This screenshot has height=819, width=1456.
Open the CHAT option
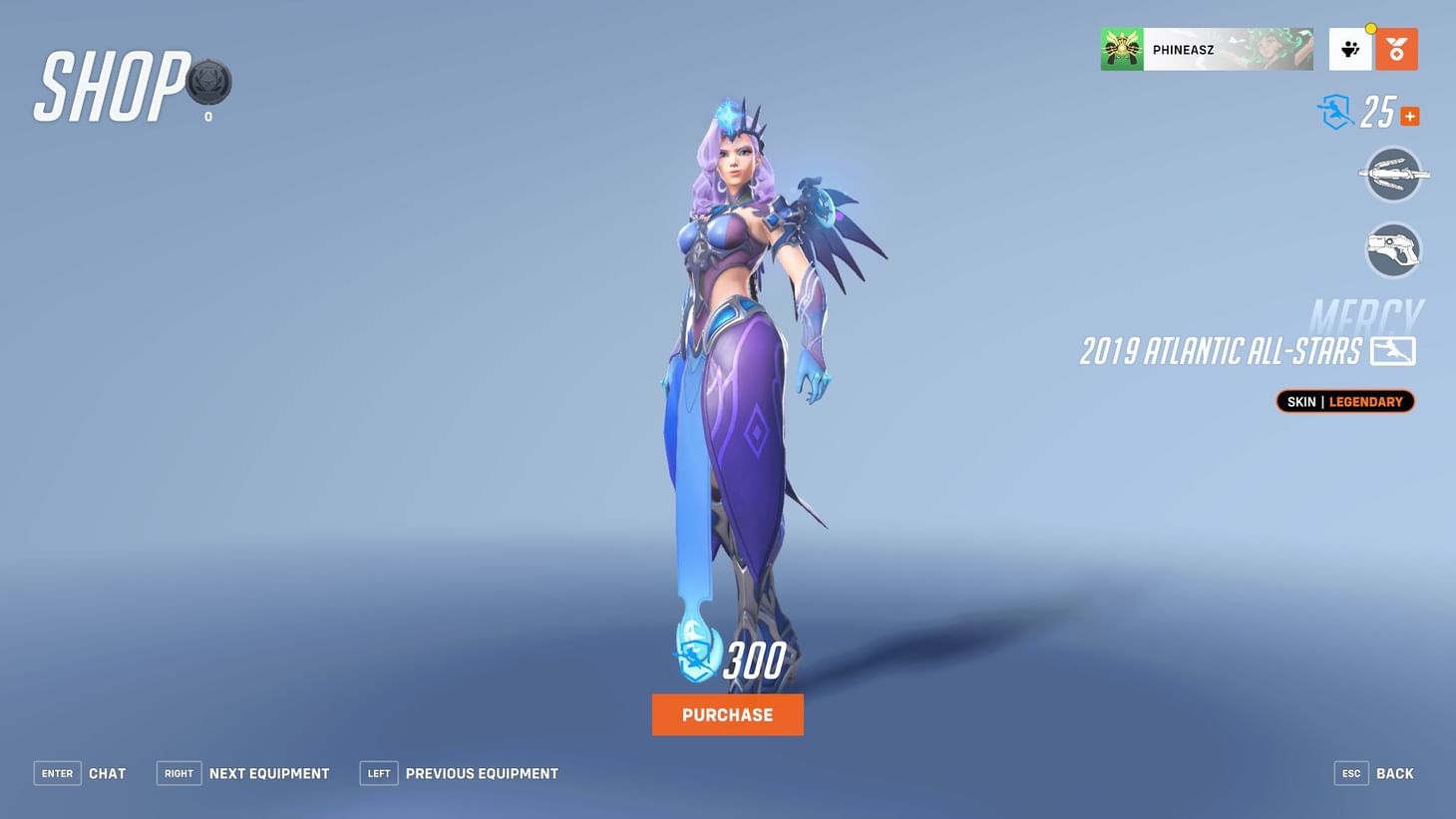tap(107, 772)
